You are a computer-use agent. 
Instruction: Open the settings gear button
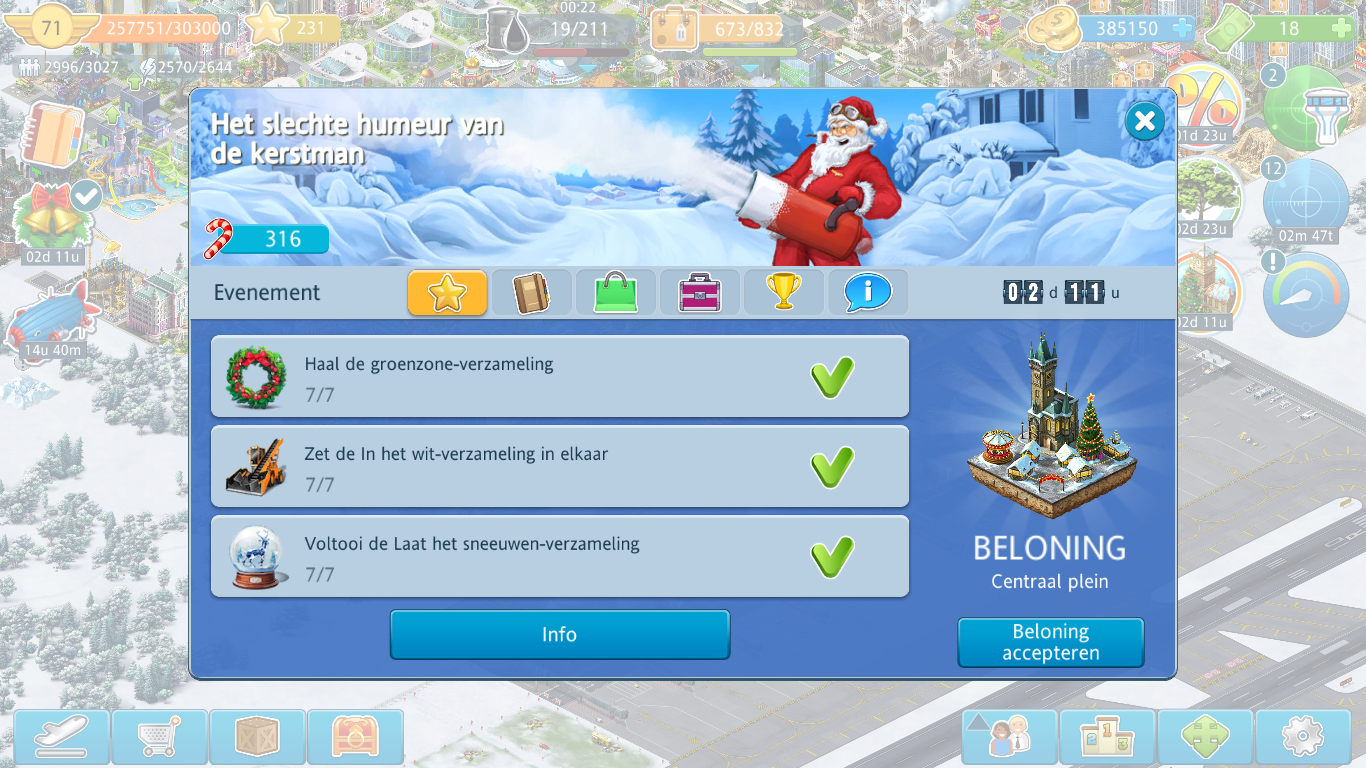point(1302,738)
